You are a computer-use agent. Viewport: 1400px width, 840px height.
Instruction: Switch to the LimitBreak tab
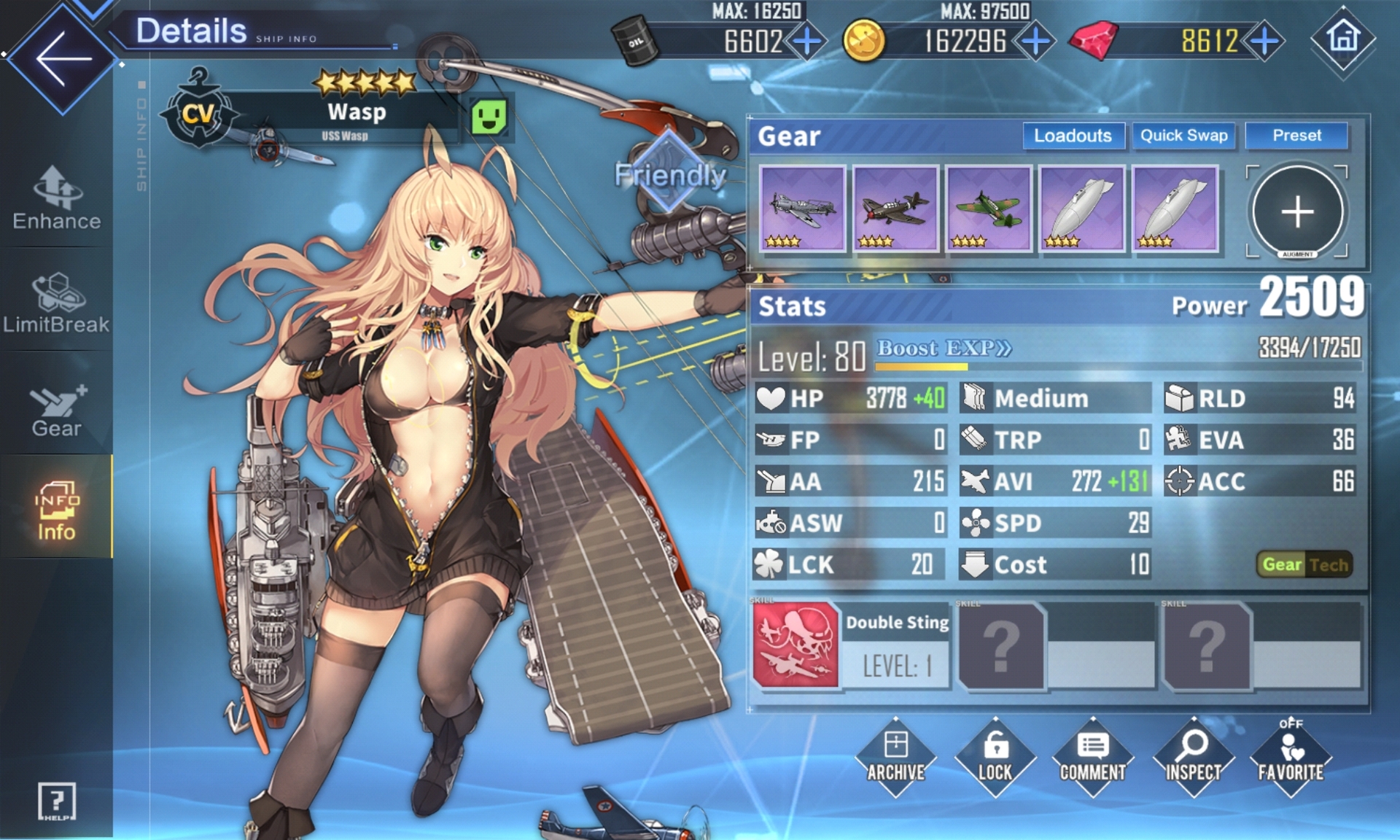(57, 303)
